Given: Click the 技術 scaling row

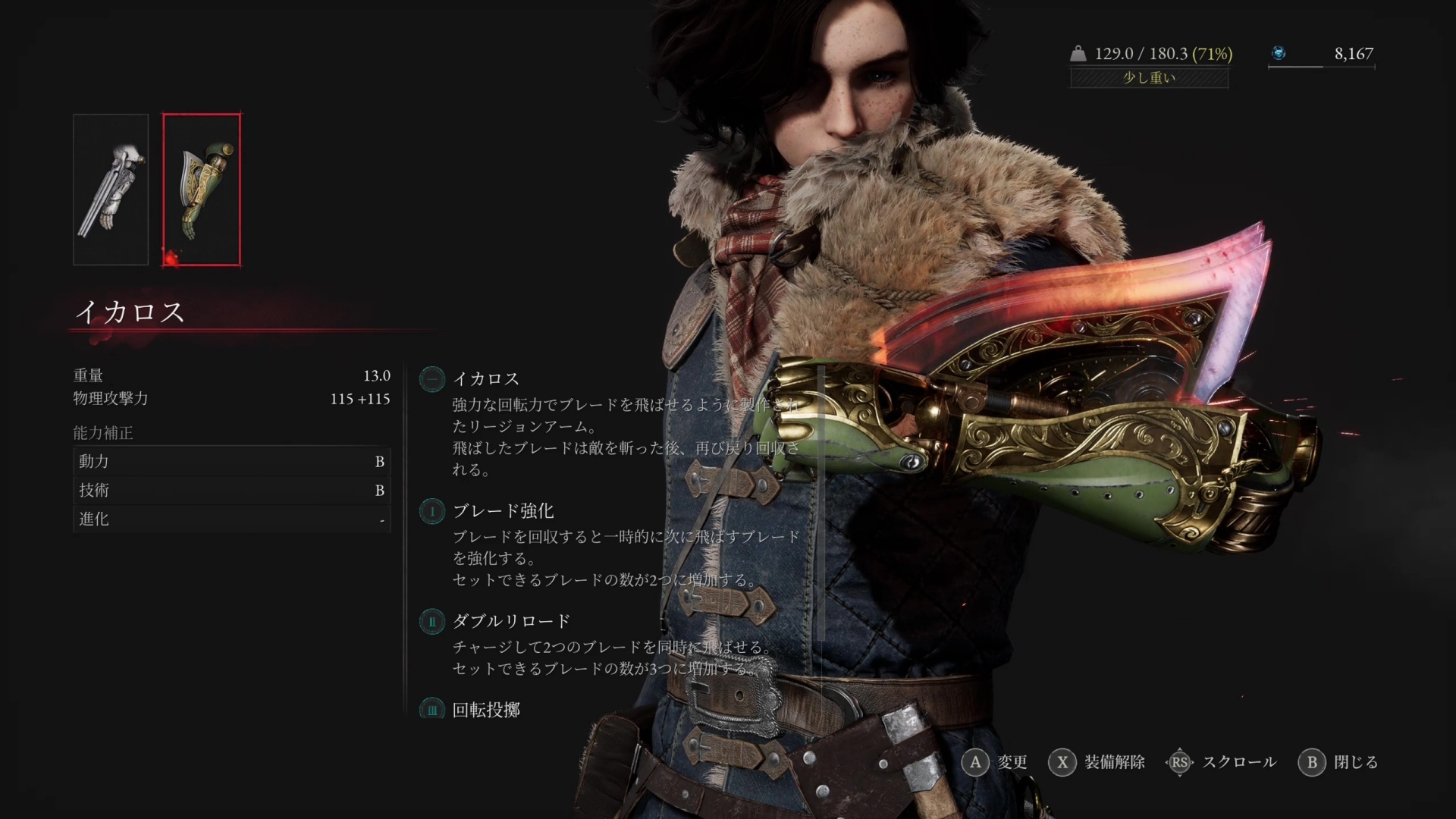Looking at the screenshot, I should [x=231, y=490].
